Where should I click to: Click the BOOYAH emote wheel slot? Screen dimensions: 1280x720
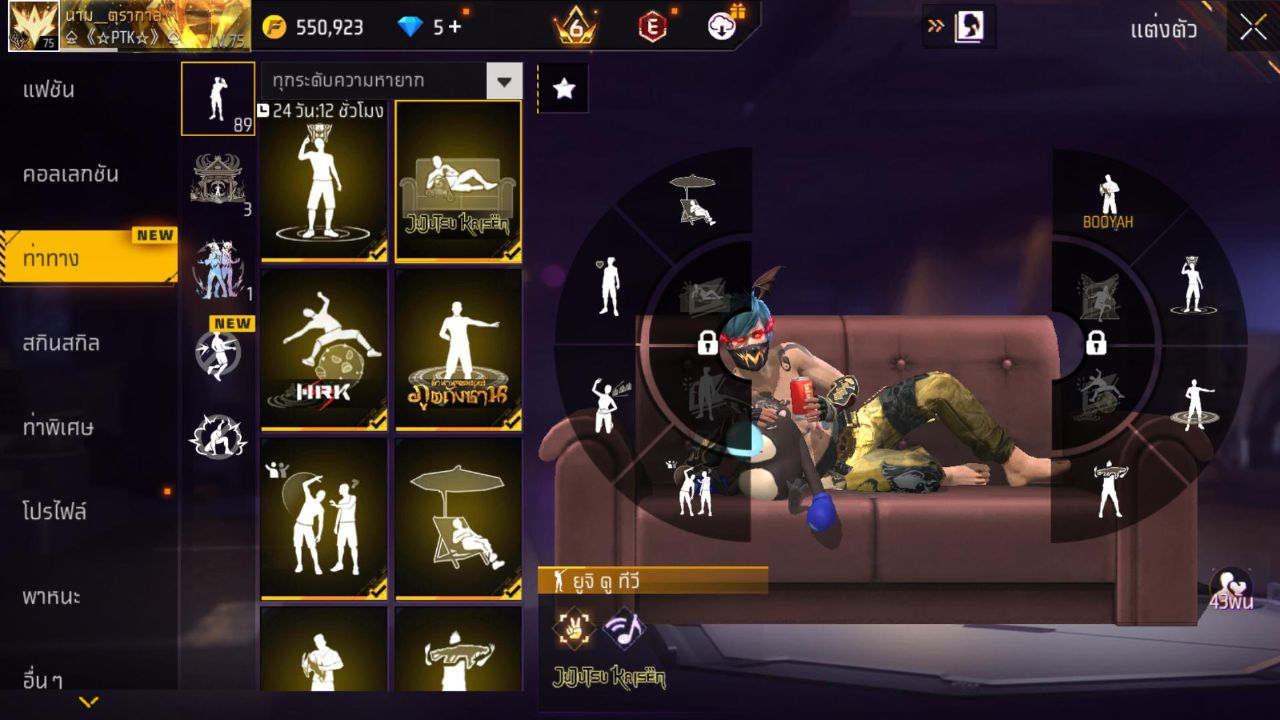(x=1108, y=202)
